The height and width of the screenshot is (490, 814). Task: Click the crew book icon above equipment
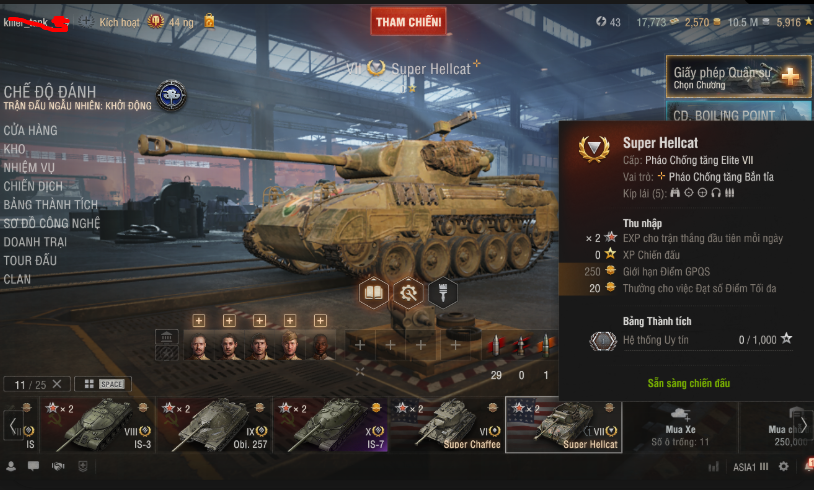[x=374, y=293]
